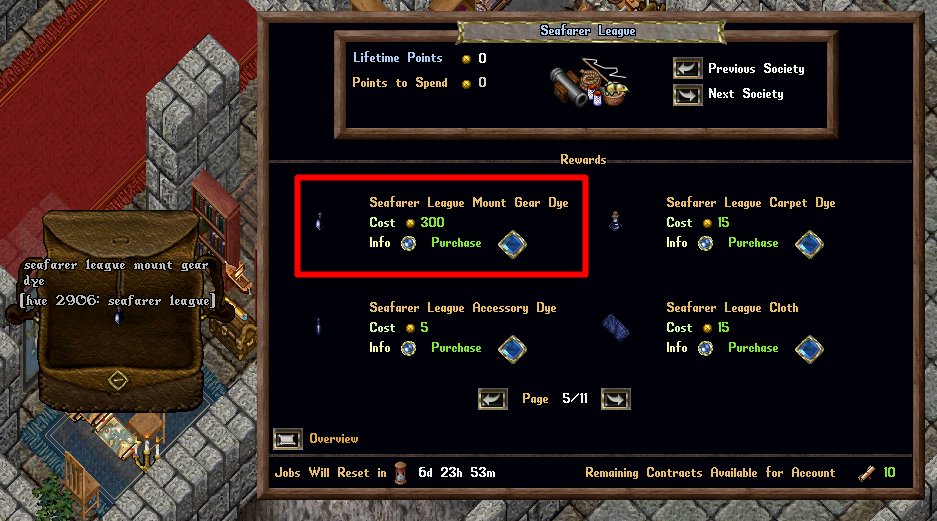Viewport: 937px width, 521px height.
Task: Open info for Seafarer League Accessory Dye
Action: 408,348
